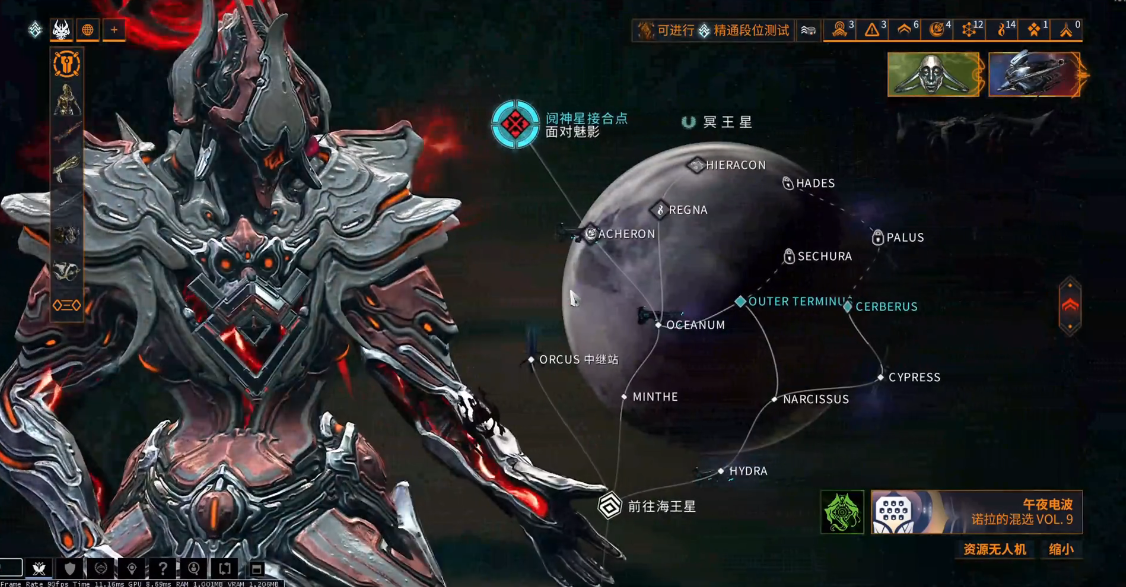Choose the Hades node on Pluto
The image size is (1126, 587).
(x=788, y=184)
